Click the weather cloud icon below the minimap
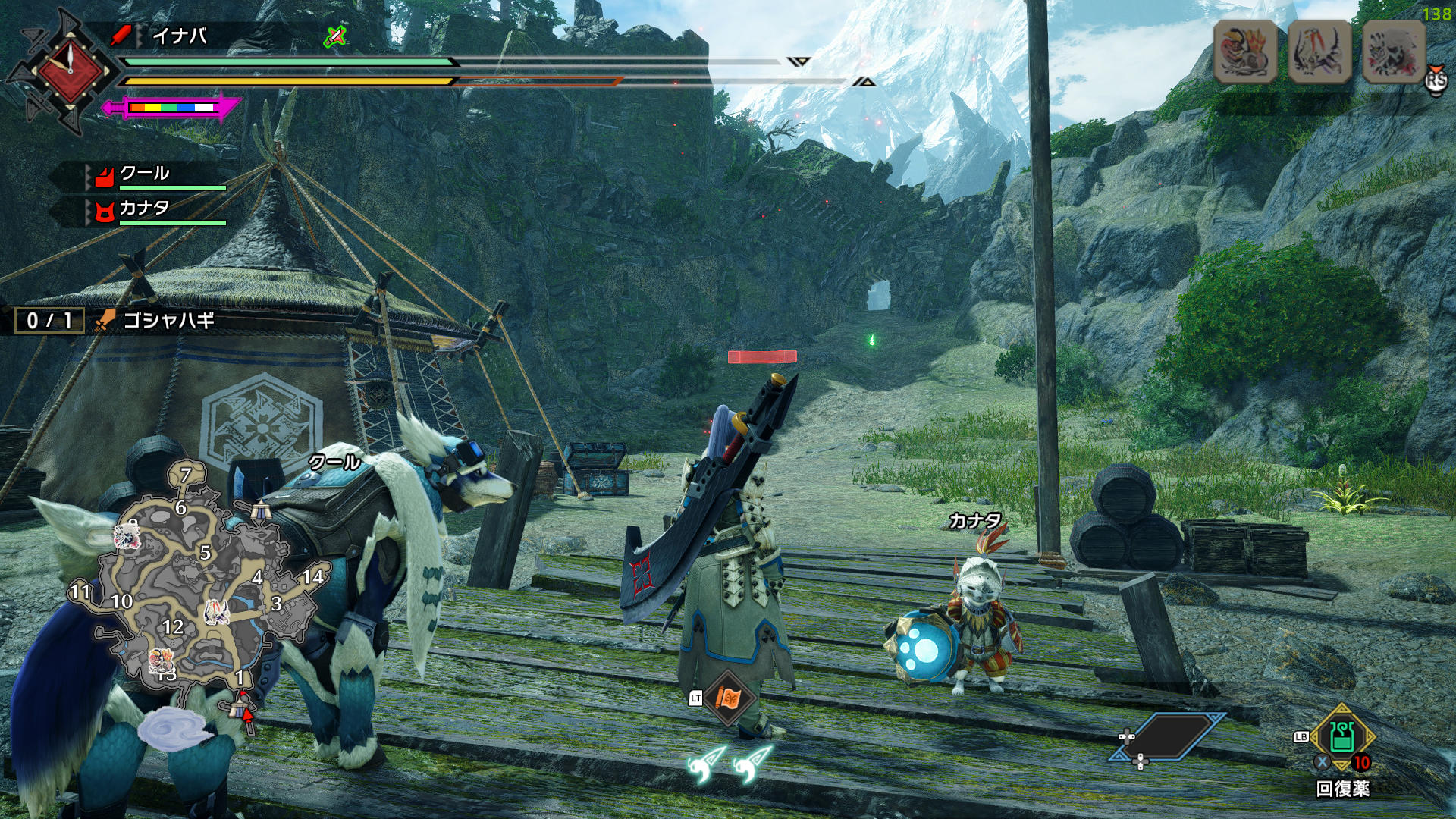Viewport: 1456px width, 819px height. [x=174, y=728]
